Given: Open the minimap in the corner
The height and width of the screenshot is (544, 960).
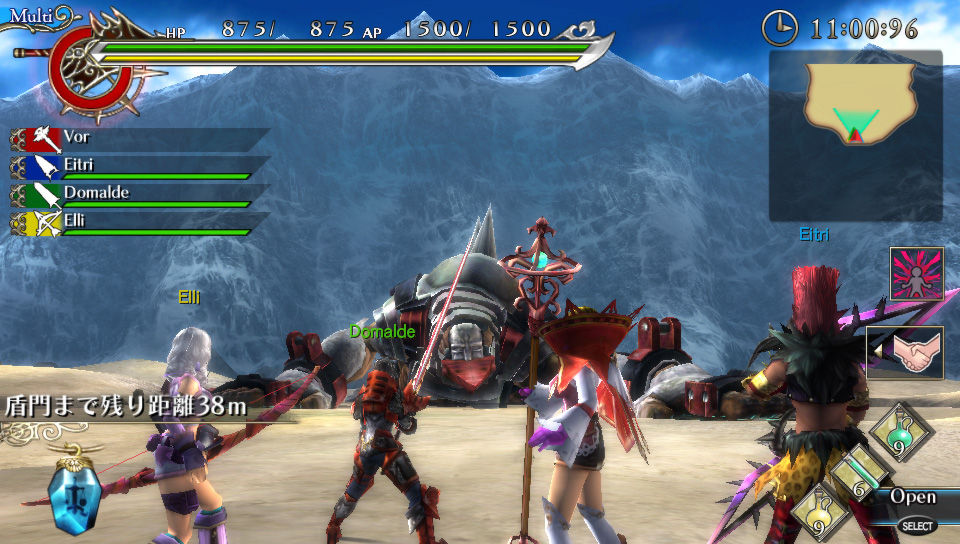Looking at the screenshot, I should point(856,136).
